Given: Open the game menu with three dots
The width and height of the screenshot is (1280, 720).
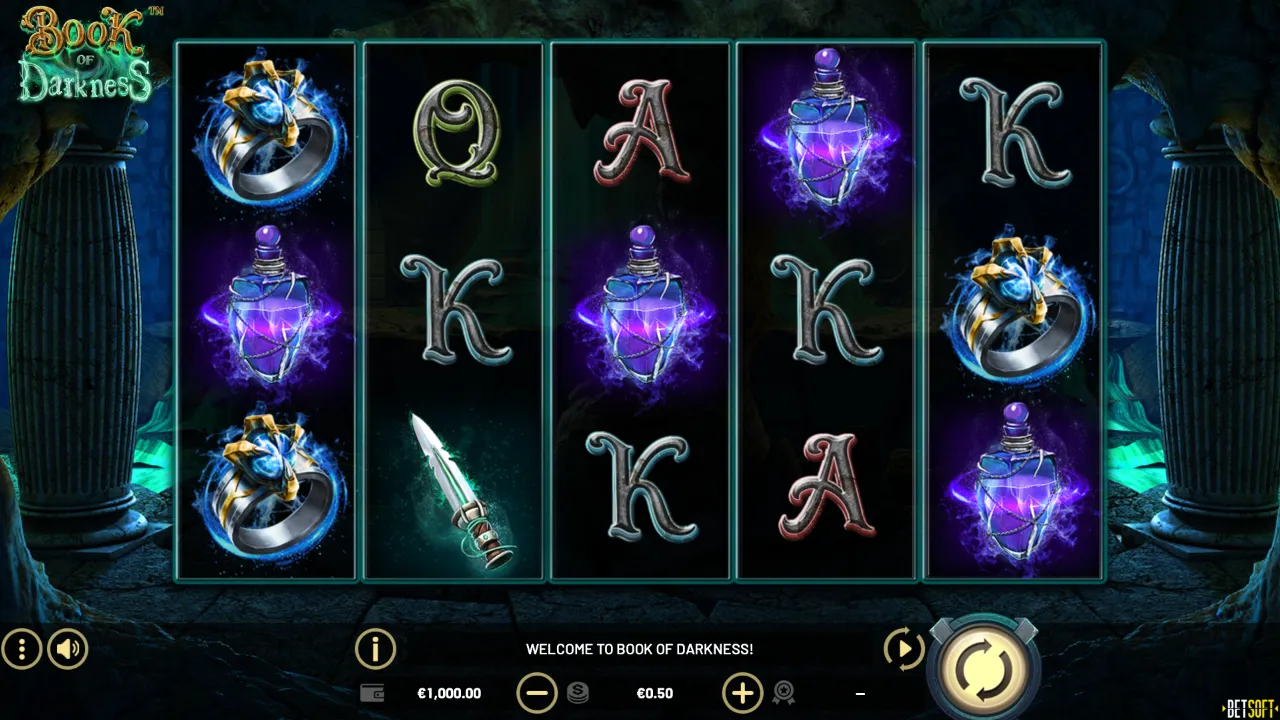Looking at the screenshot, I should click(x=20, y=649).
